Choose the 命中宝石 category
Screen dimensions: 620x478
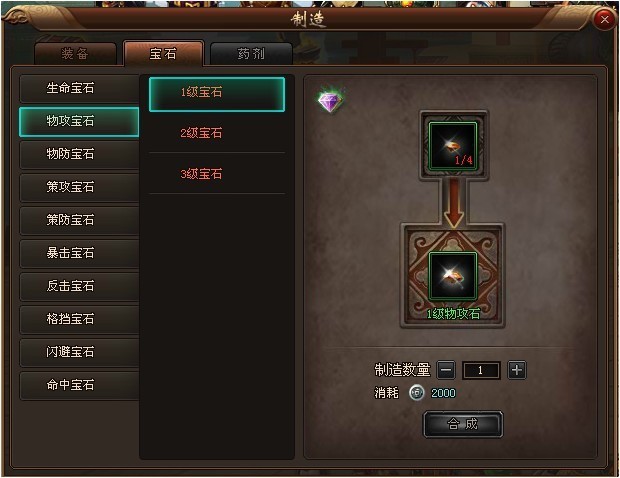coord(79,385)
